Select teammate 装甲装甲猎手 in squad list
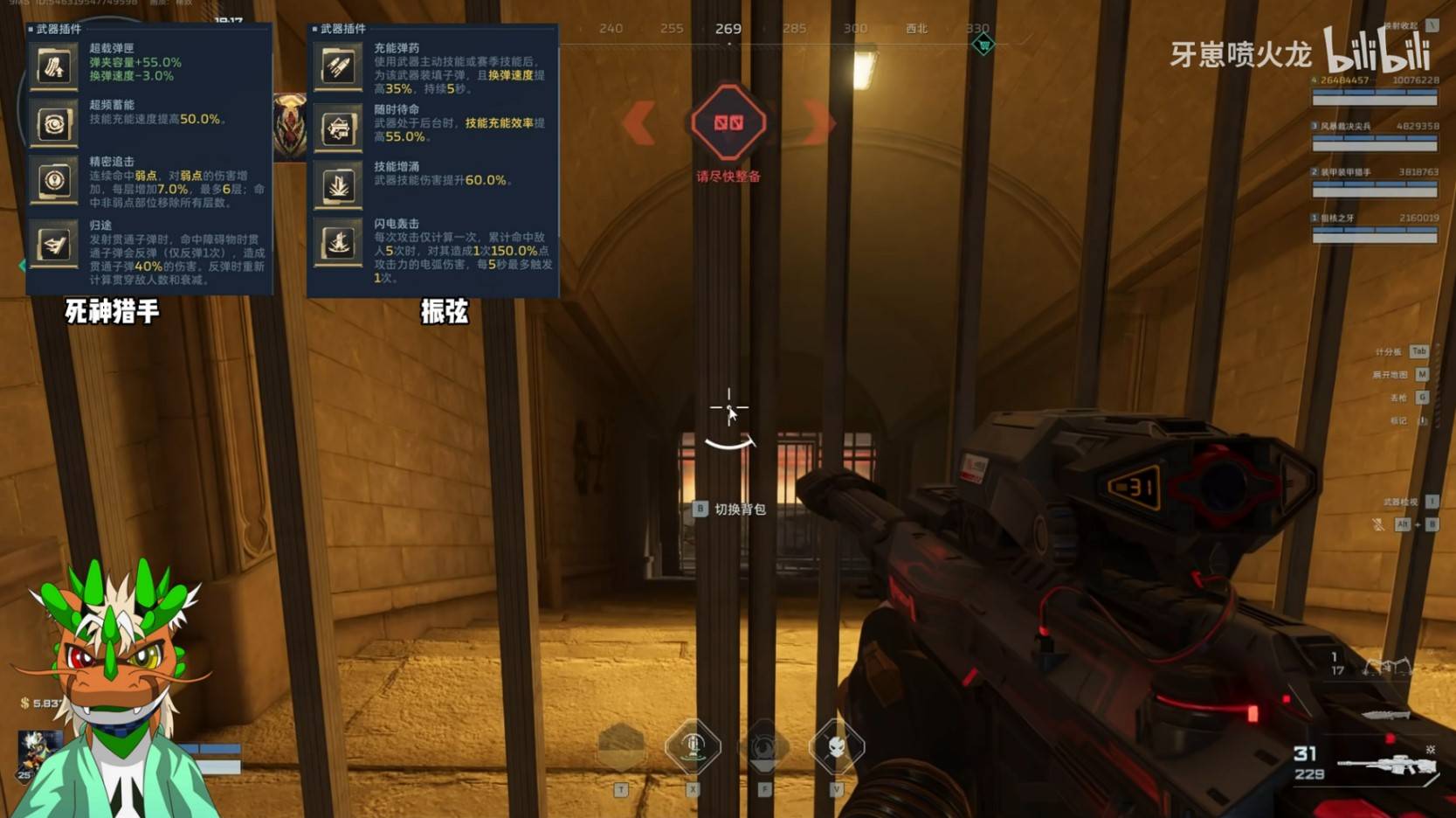 pyautogui.click(x=1375, y=178)
